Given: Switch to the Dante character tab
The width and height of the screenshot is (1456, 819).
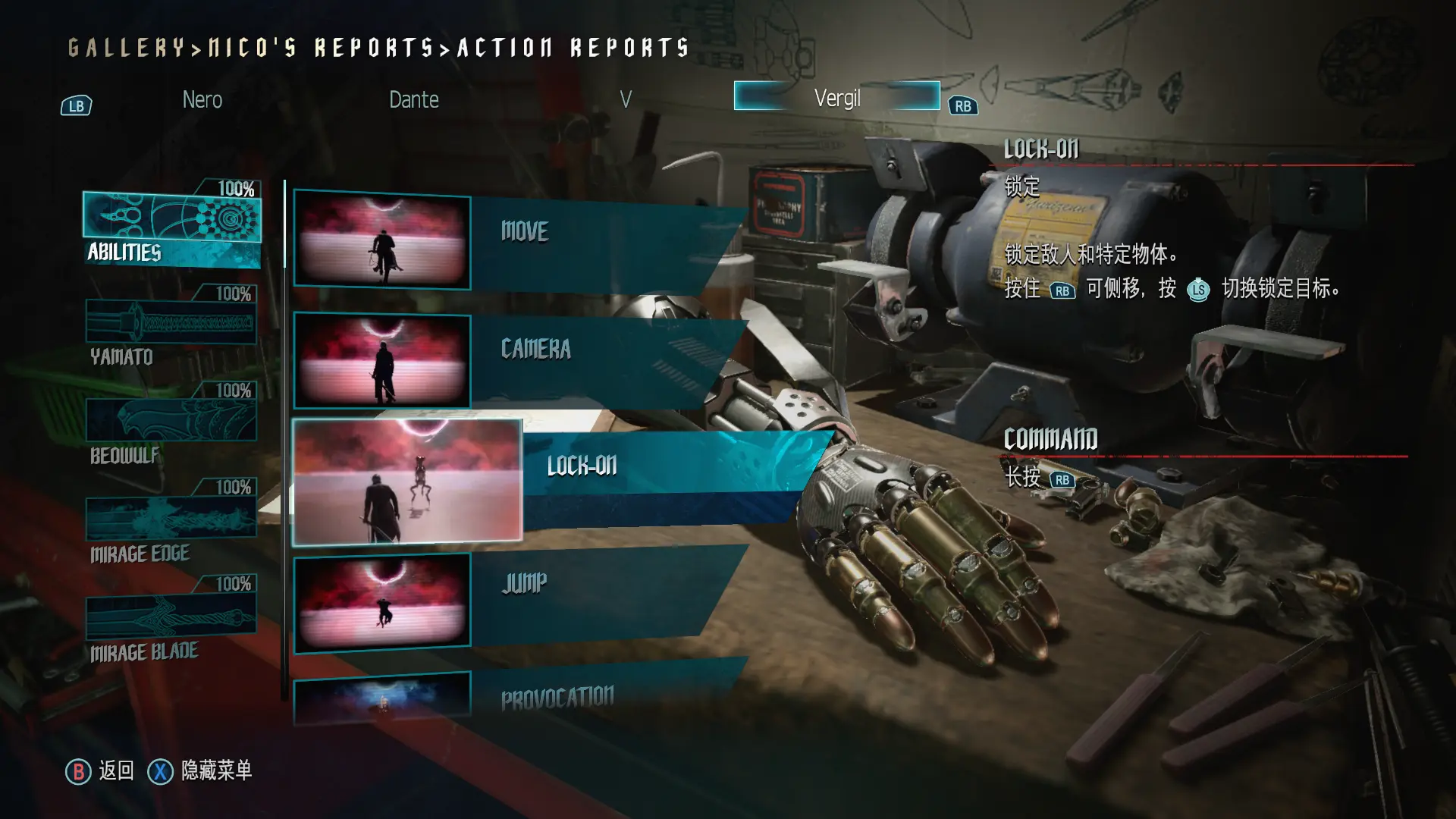Looking at the screenshot, I should pyautogui.click(x=413, y=99).
